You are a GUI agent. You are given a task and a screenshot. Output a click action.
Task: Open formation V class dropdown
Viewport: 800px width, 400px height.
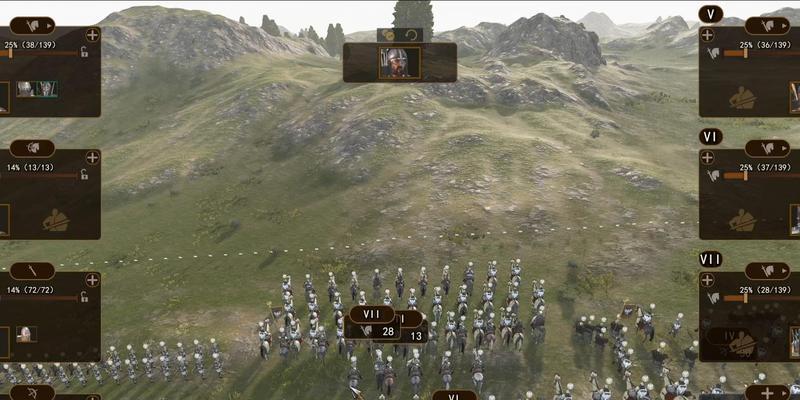click(767, 24)
